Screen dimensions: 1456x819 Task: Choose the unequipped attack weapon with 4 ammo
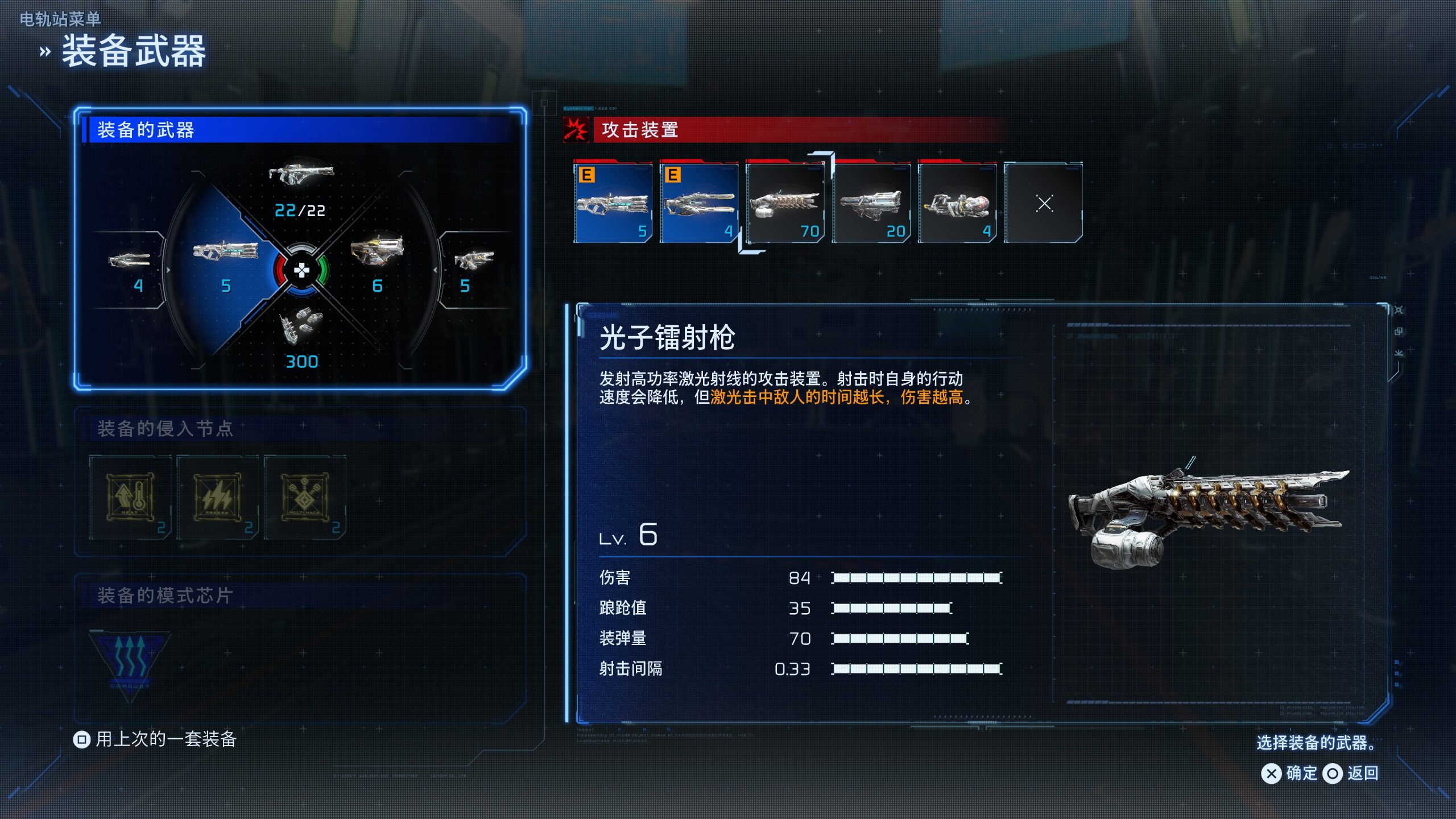click(x=957, y=203)
